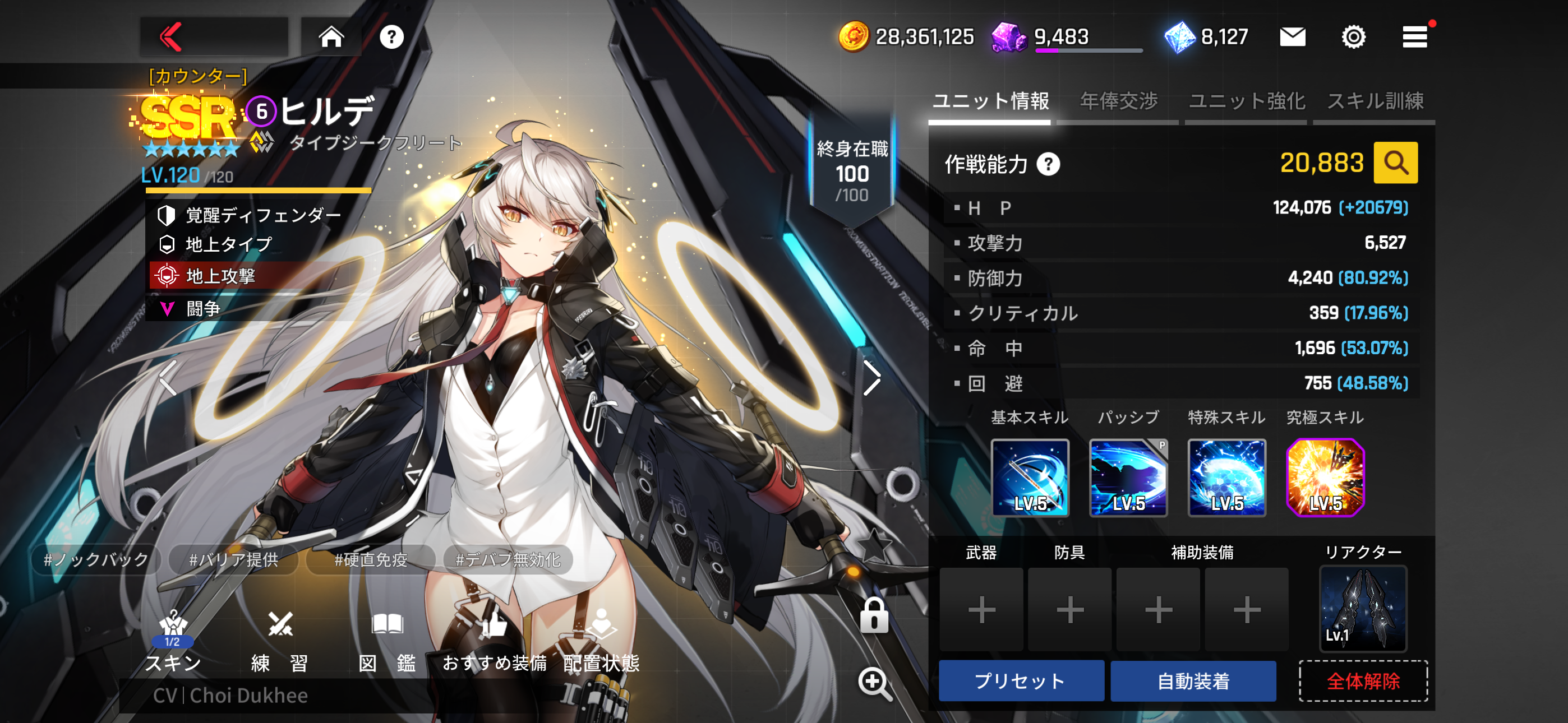Open the gear settings menu
The height and width of the screenshot is (723, 1568).
pyautogui.click(x=1353, y=37)
